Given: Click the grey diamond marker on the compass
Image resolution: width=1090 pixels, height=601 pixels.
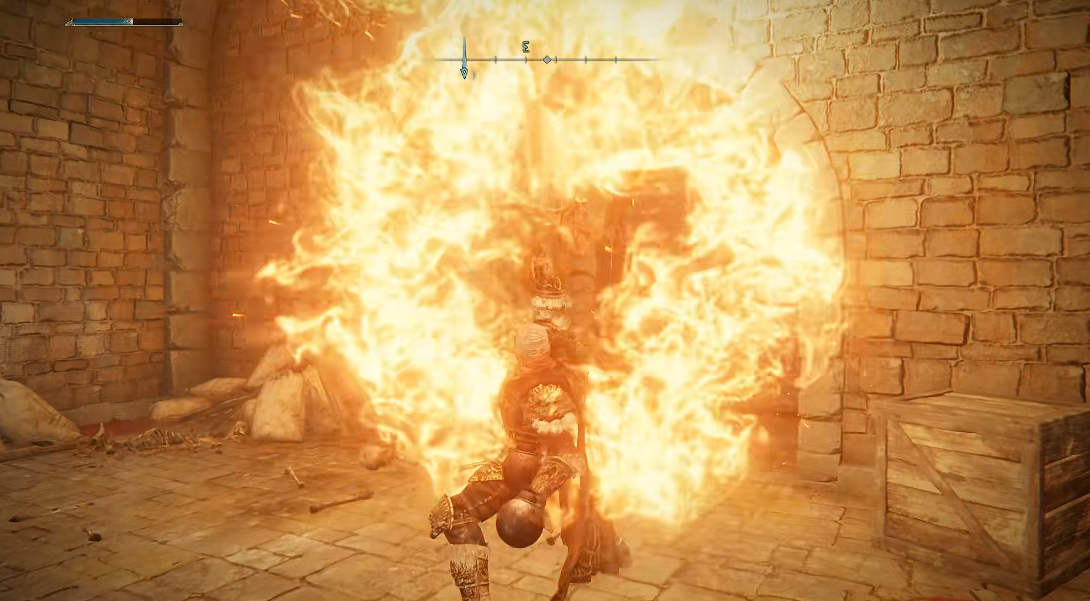Looking at the screenshot, I should pos(547,60).
